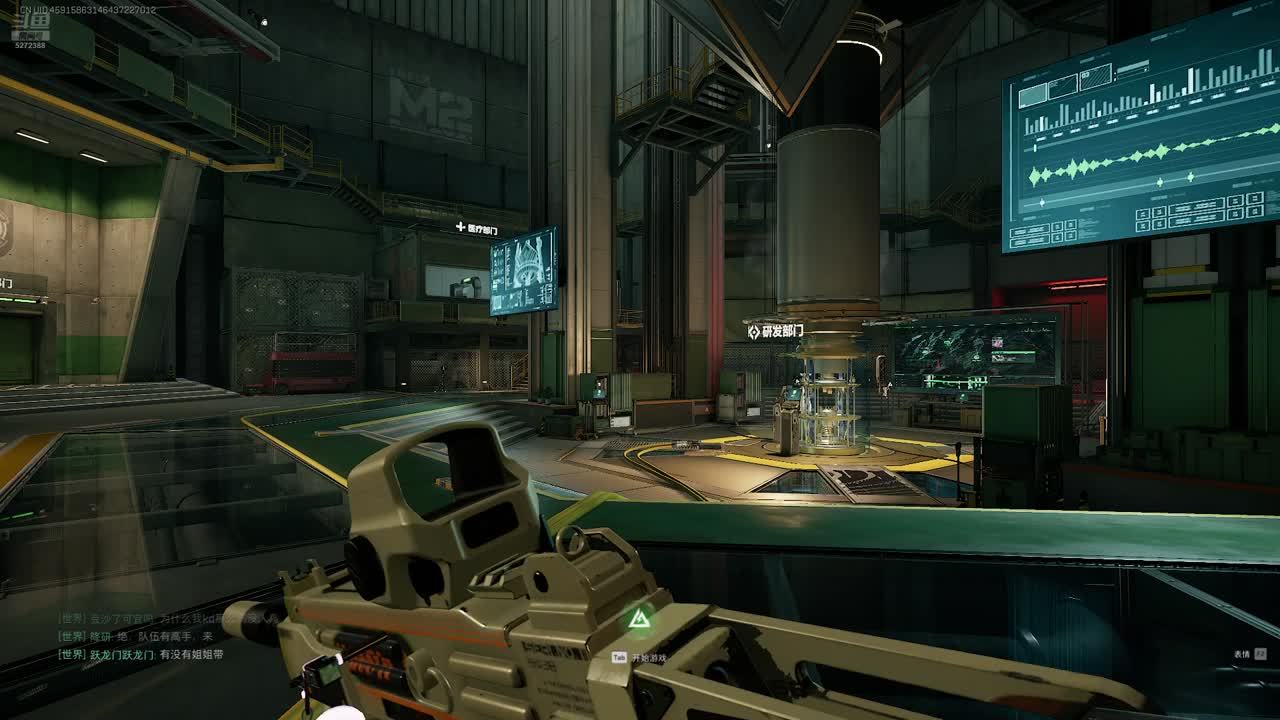Click the green triangle marker icon
The image size is (1280, 720).
click(x=637, y=621)
